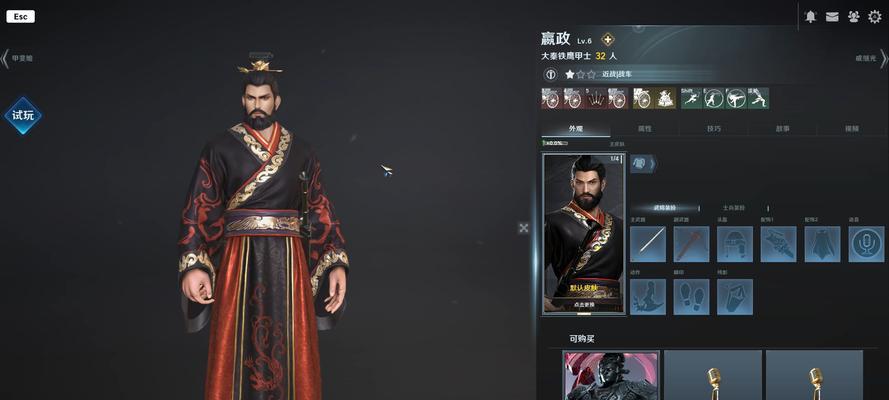
Task: Select the footprints slot
Action: [x=690, y=297]
